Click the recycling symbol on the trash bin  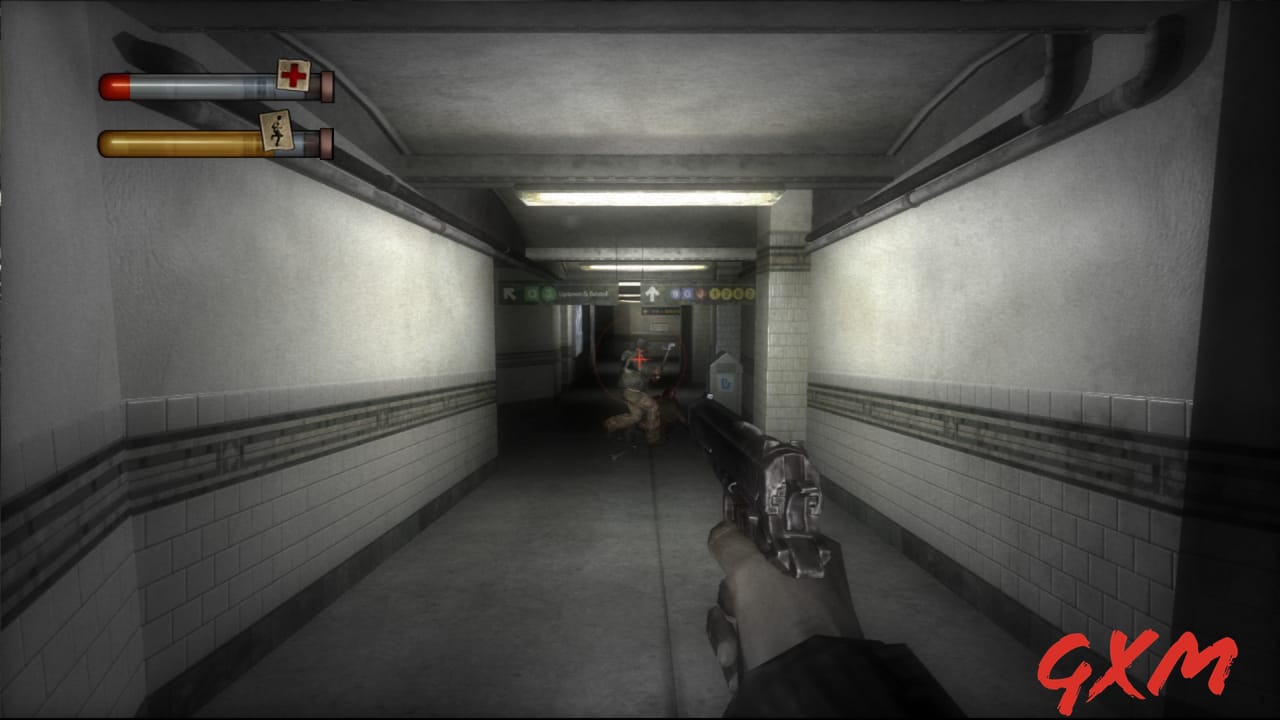pyautogui.click(x=727, y=385)
